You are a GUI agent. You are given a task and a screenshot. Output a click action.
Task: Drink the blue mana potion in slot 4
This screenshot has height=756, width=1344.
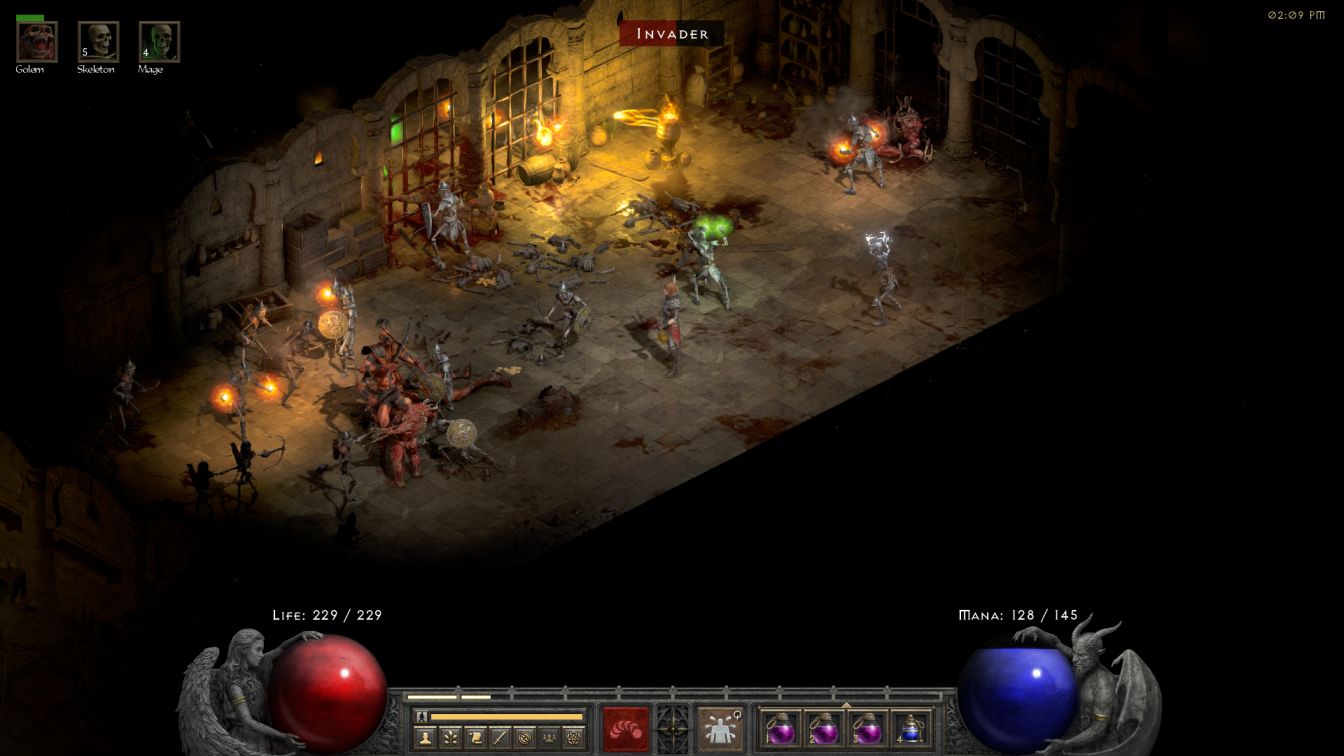(x=910, y=728)
